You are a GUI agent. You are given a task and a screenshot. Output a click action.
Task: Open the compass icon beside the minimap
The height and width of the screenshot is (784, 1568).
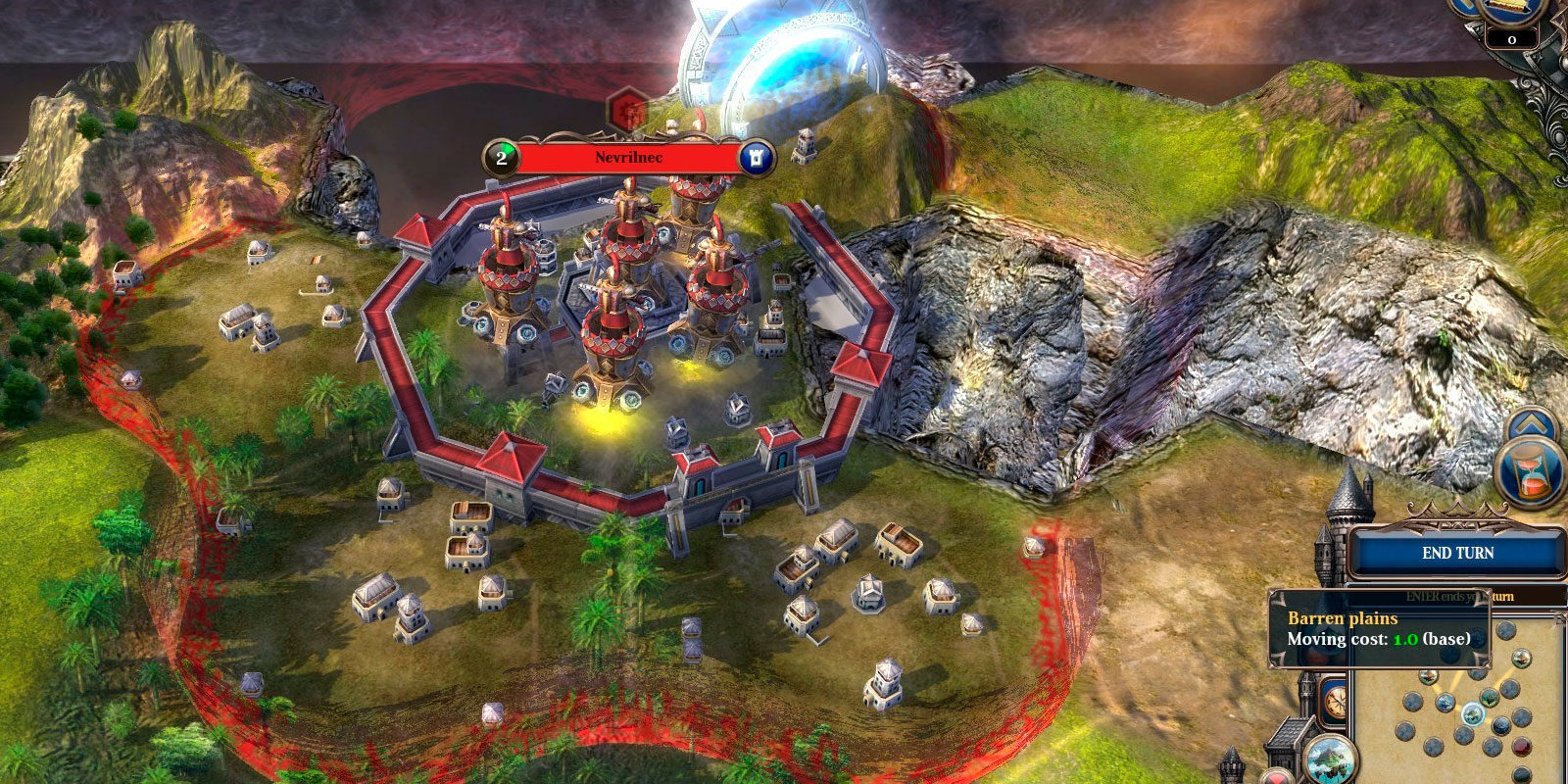1333,702
